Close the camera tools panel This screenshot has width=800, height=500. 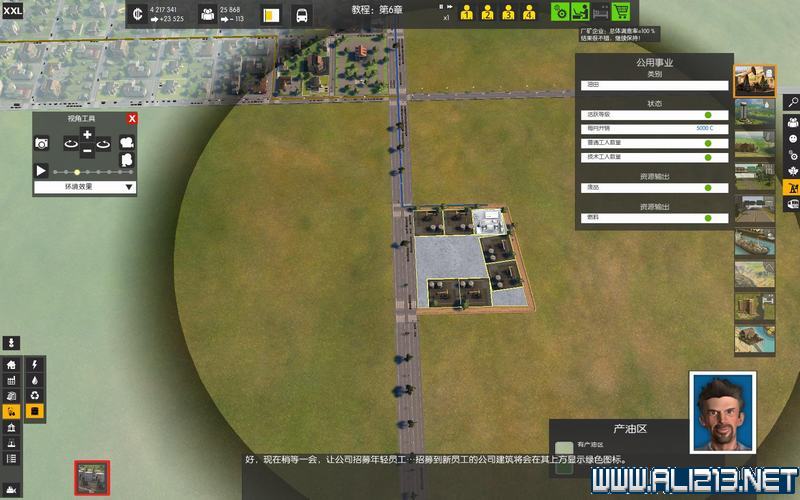coord(132,119)
